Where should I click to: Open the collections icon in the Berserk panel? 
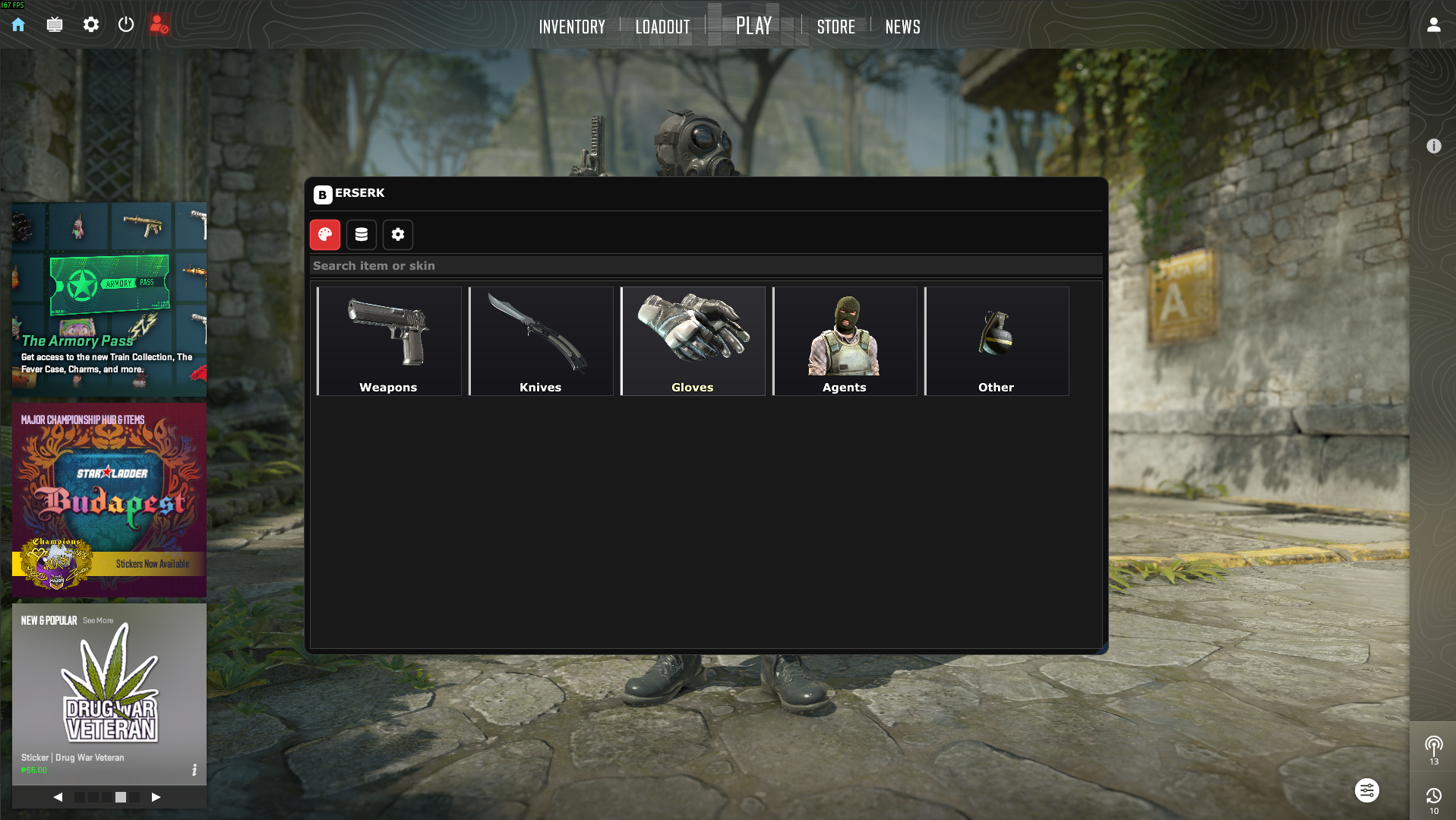click(361, 234)
